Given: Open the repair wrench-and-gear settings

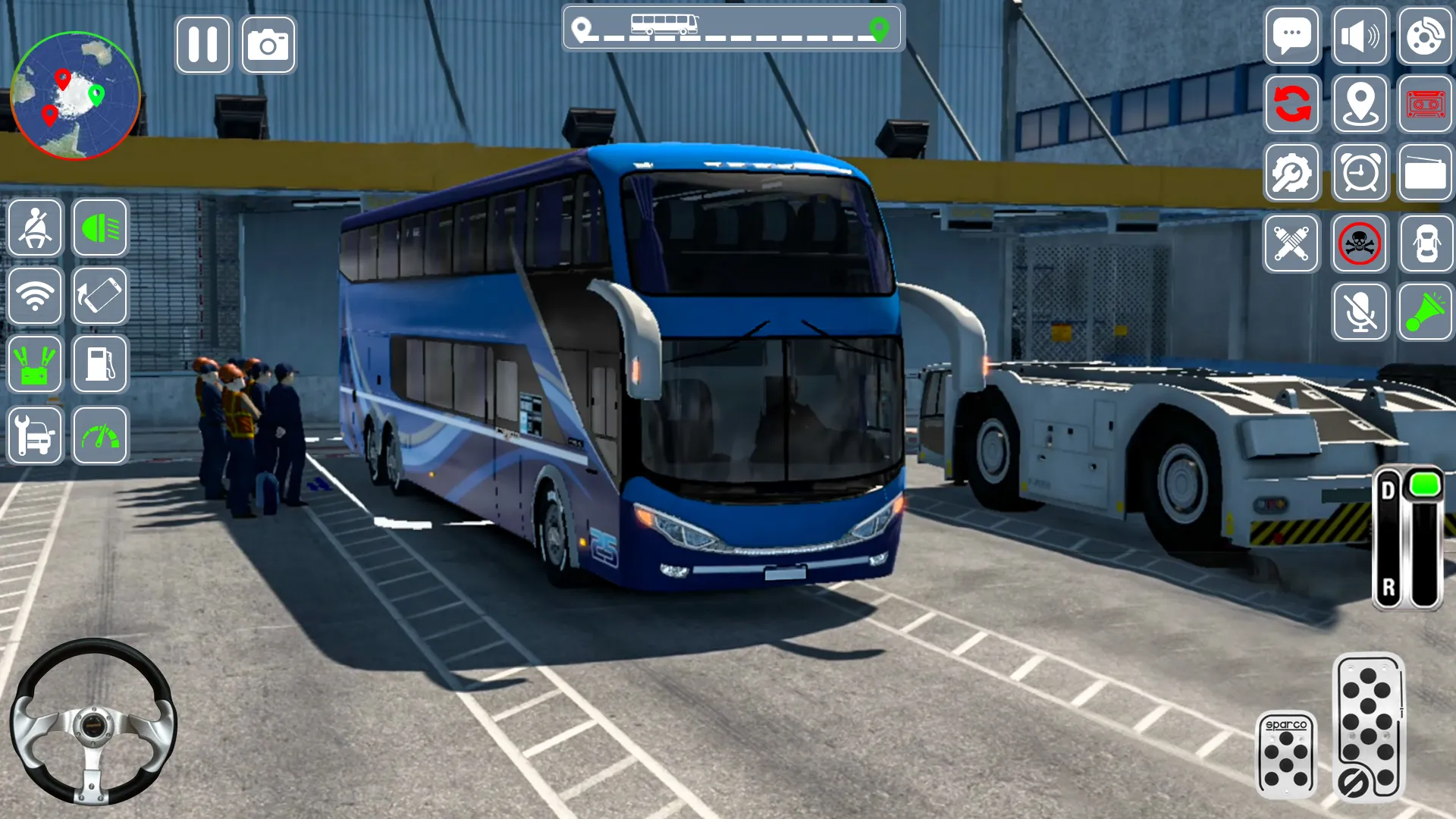Looking at the screenshot, I should point(1293,173).
